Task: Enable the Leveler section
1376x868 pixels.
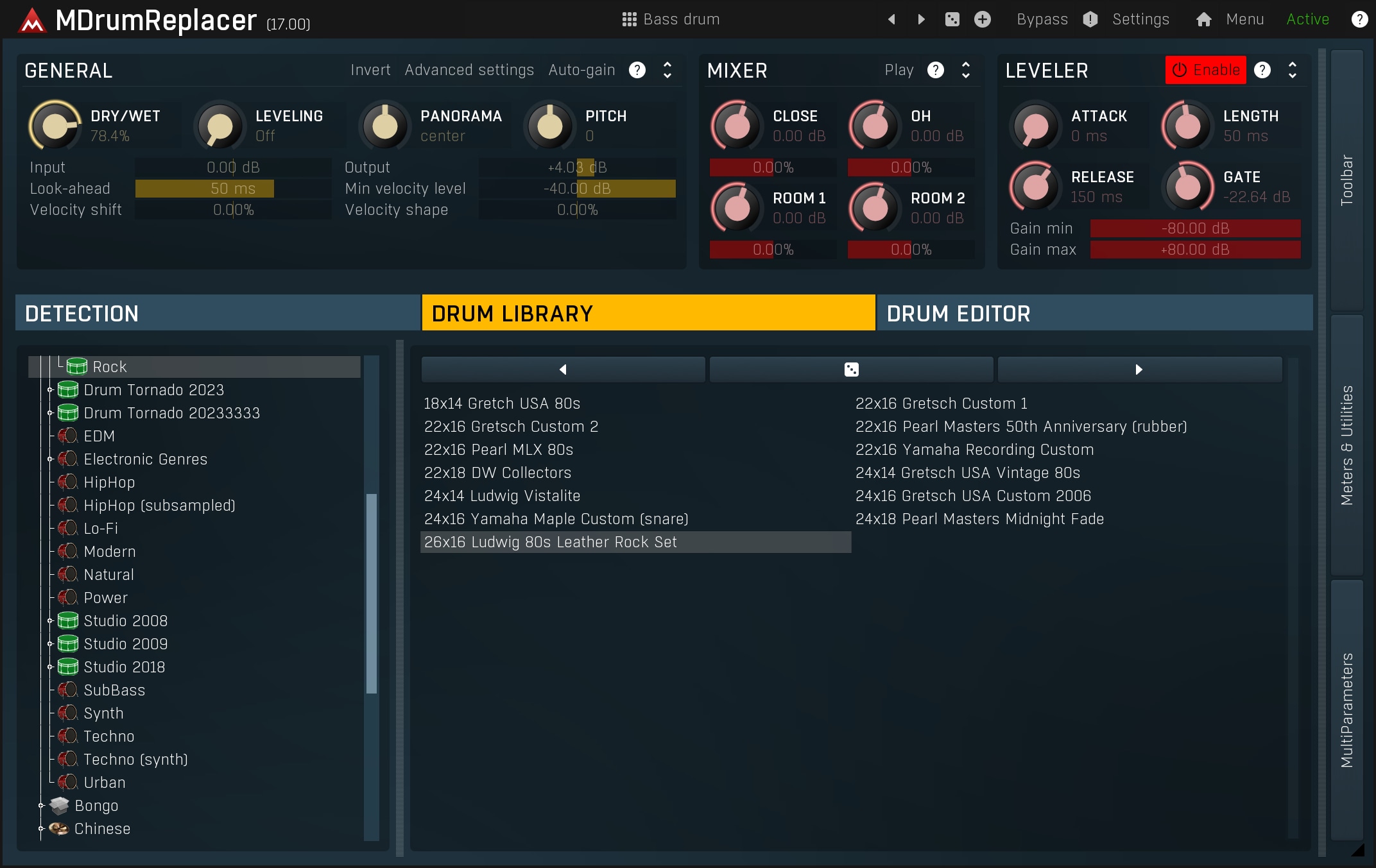Action: point(1205,70)
